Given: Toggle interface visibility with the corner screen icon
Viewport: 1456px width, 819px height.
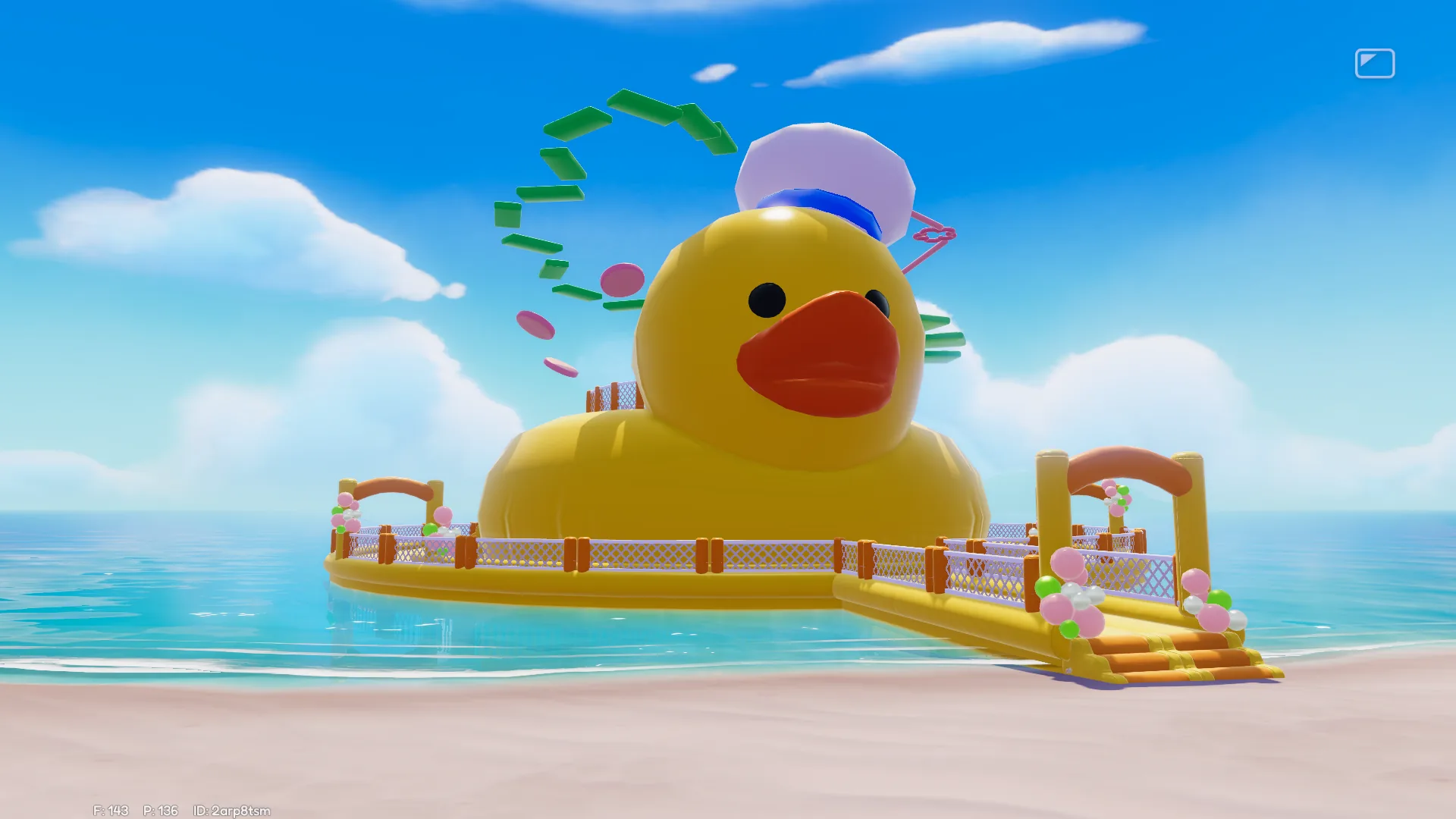Looking at the screenshot, I should [1376, 64].
